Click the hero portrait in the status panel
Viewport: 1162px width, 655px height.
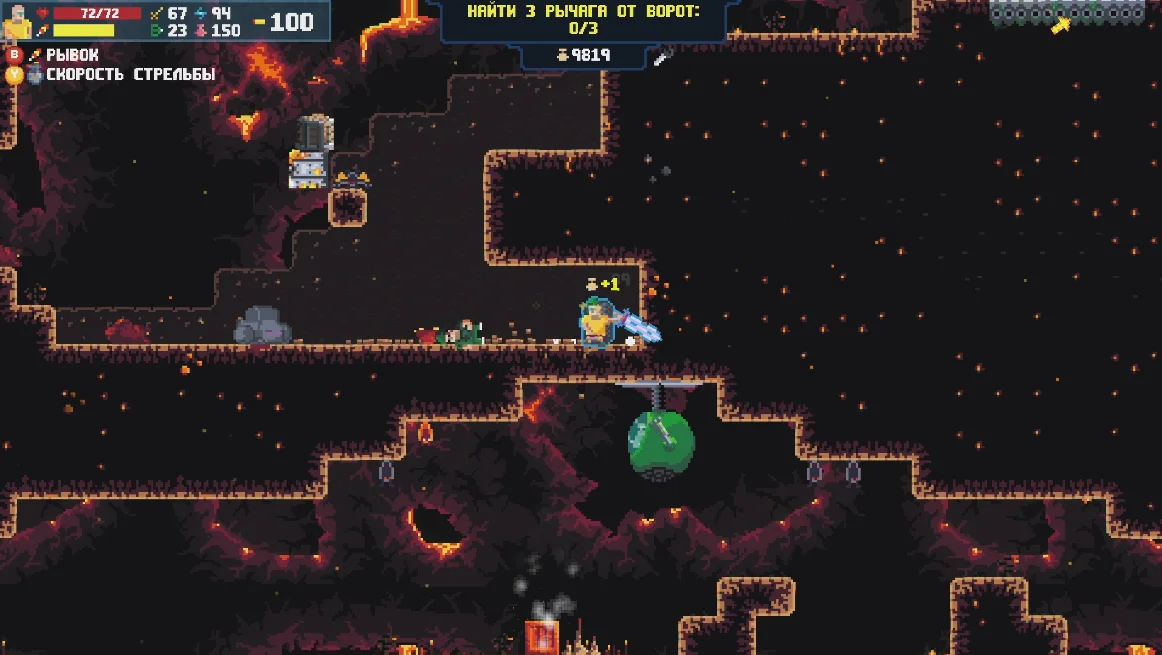click(17, 21)
